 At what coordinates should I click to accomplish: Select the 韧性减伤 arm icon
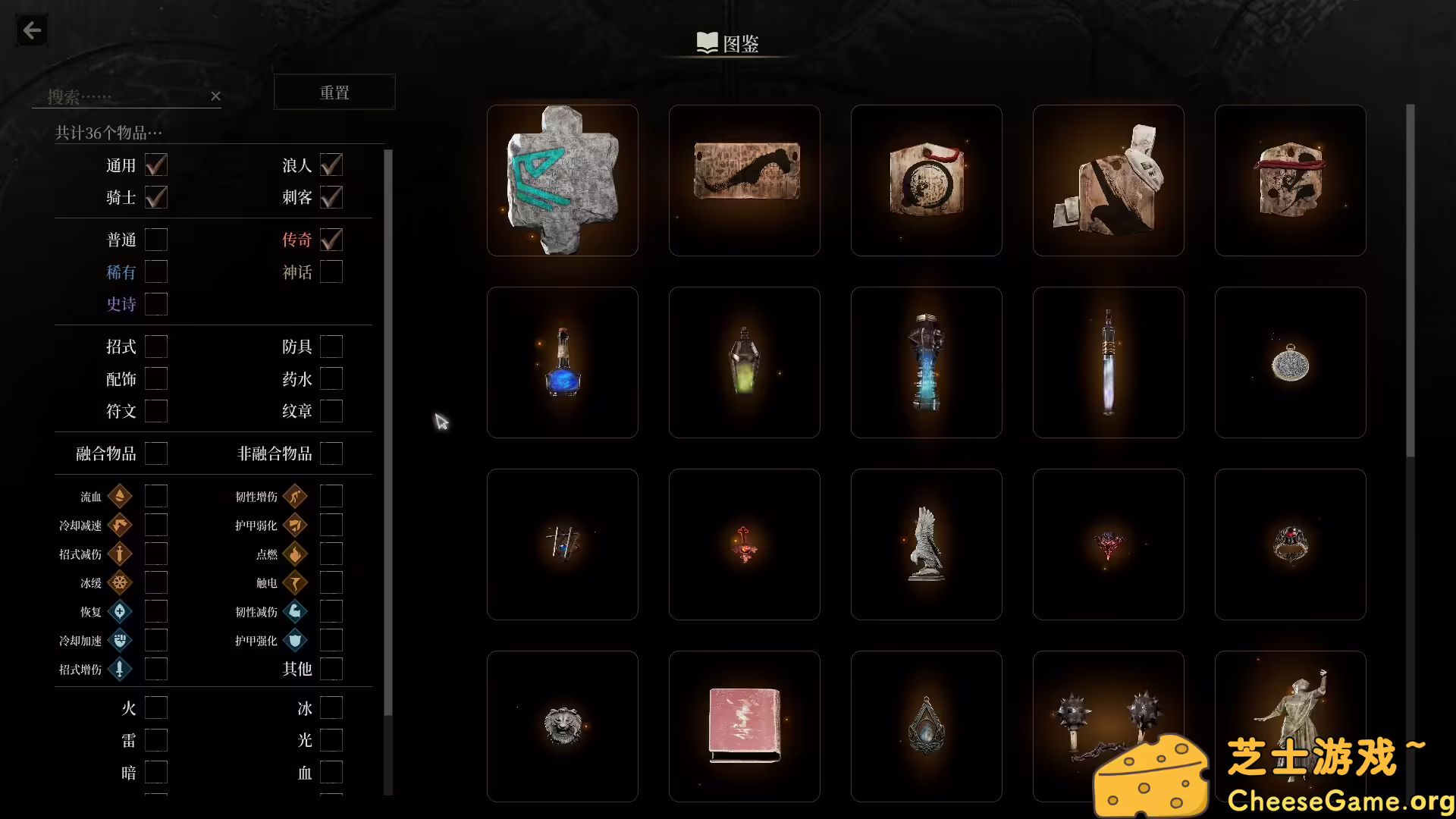(296, 611)
